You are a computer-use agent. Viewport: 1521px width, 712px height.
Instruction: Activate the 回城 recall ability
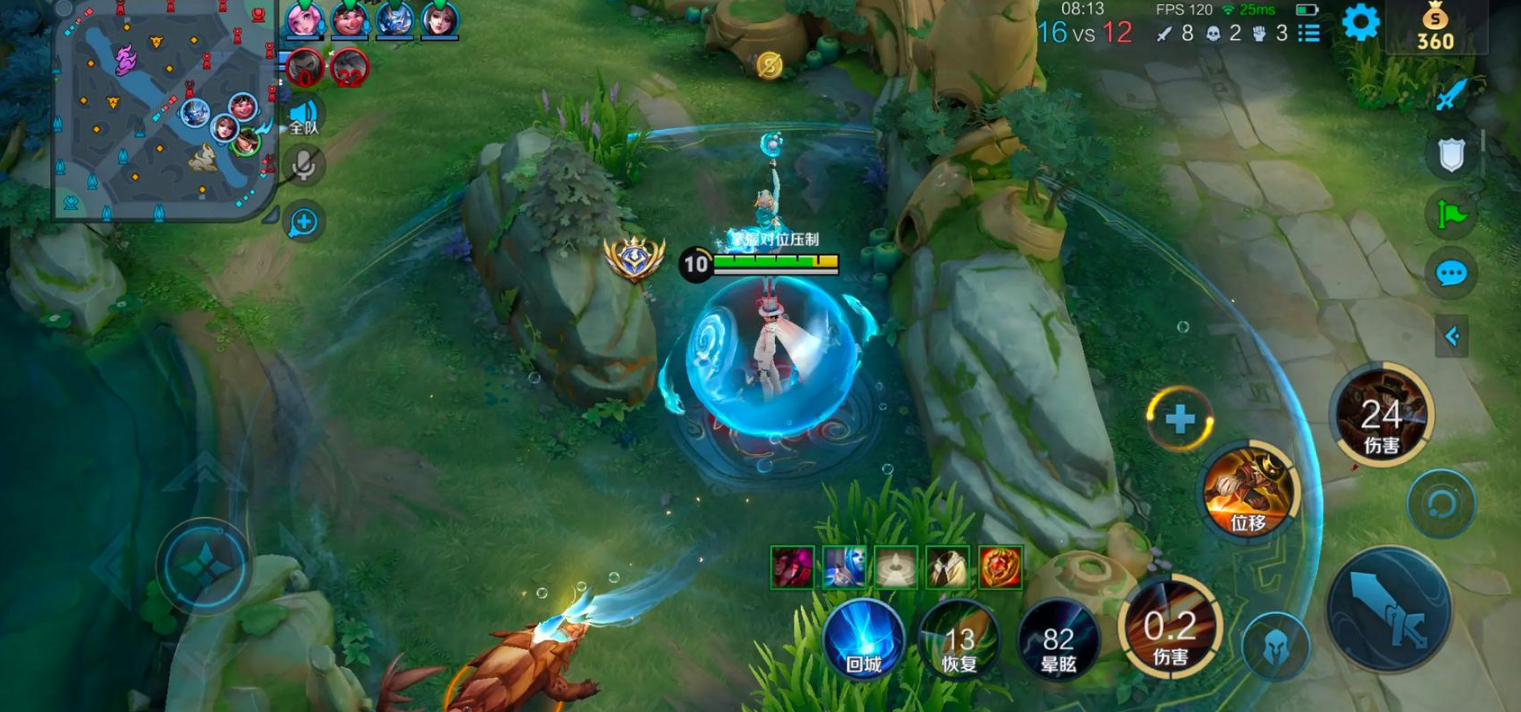click(863, 640)
